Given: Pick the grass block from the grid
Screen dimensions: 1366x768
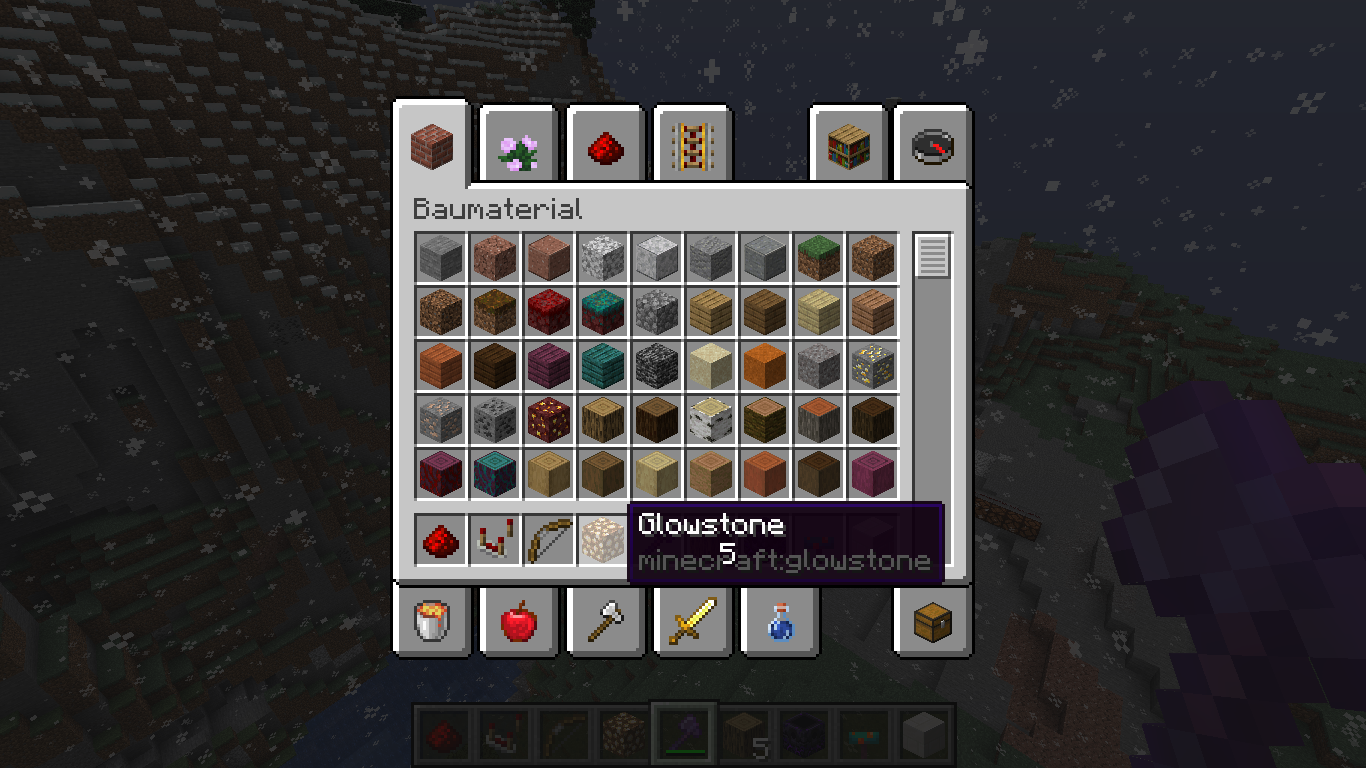Looking at the screenshot, I should click(x=819, y=258).
